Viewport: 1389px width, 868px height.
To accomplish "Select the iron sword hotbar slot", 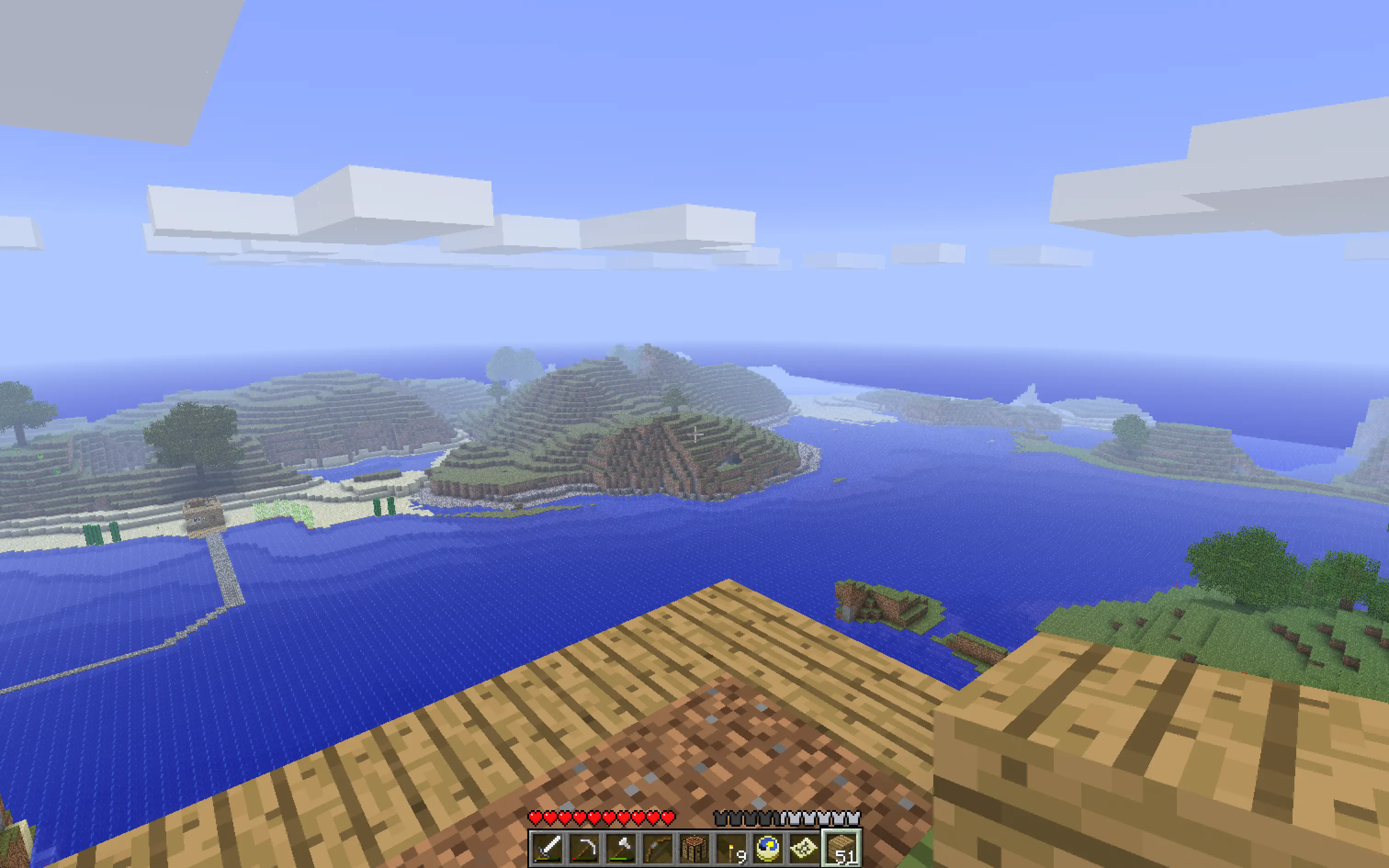I will pos(548,847).
